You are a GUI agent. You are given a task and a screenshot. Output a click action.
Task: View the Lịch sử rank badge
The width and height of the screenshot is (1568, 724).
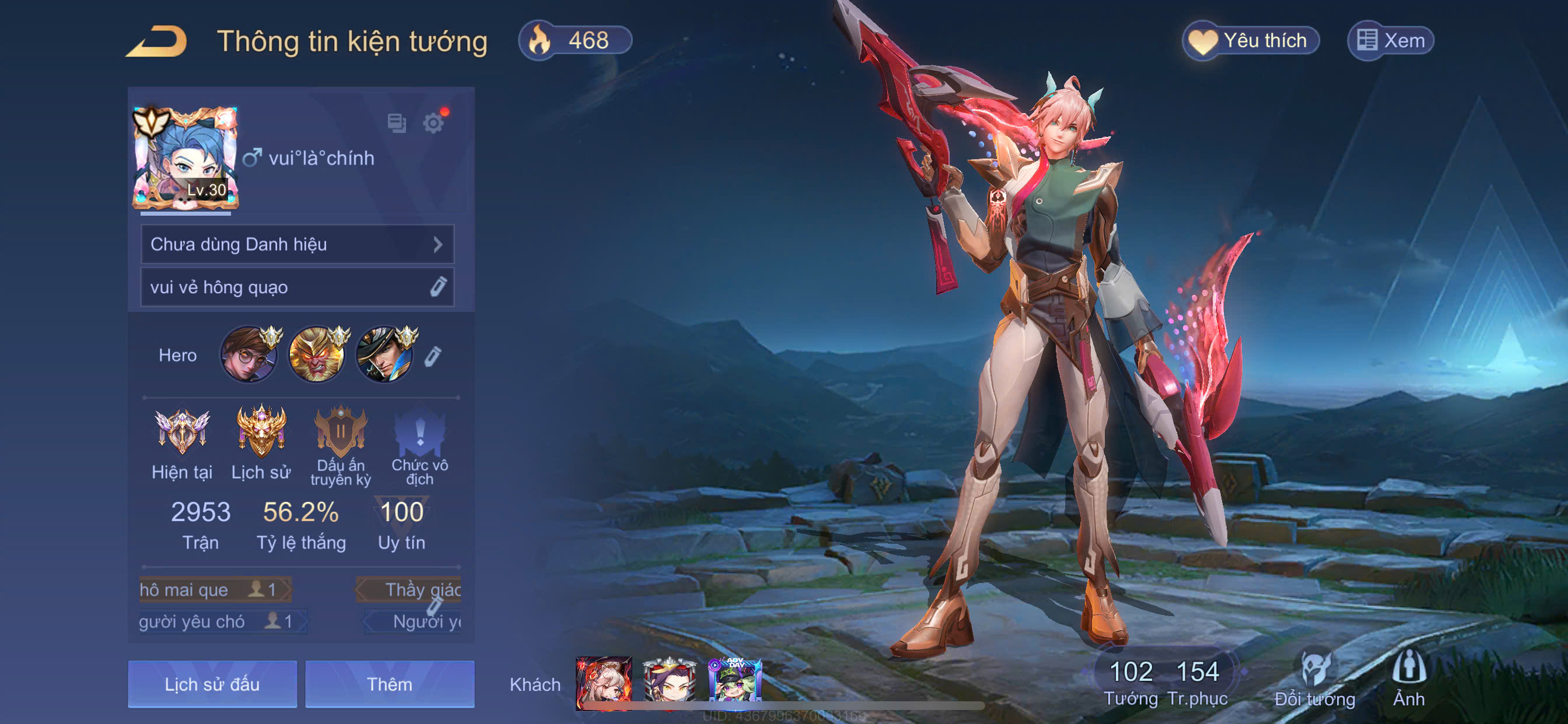[x=261, y=433]
